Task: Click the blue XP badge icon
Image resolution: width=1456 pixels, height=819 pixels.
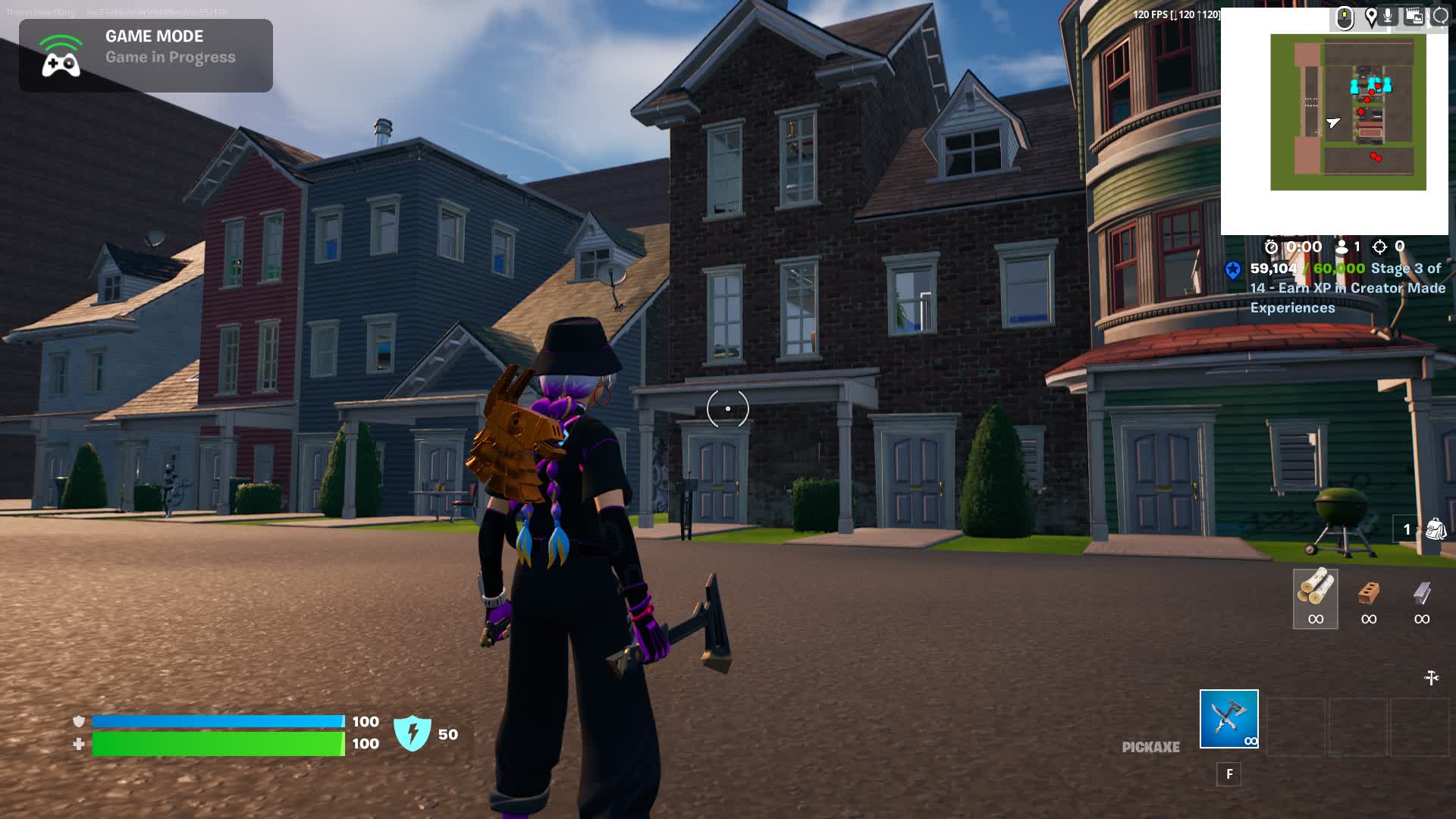Action: point(1233,270)
